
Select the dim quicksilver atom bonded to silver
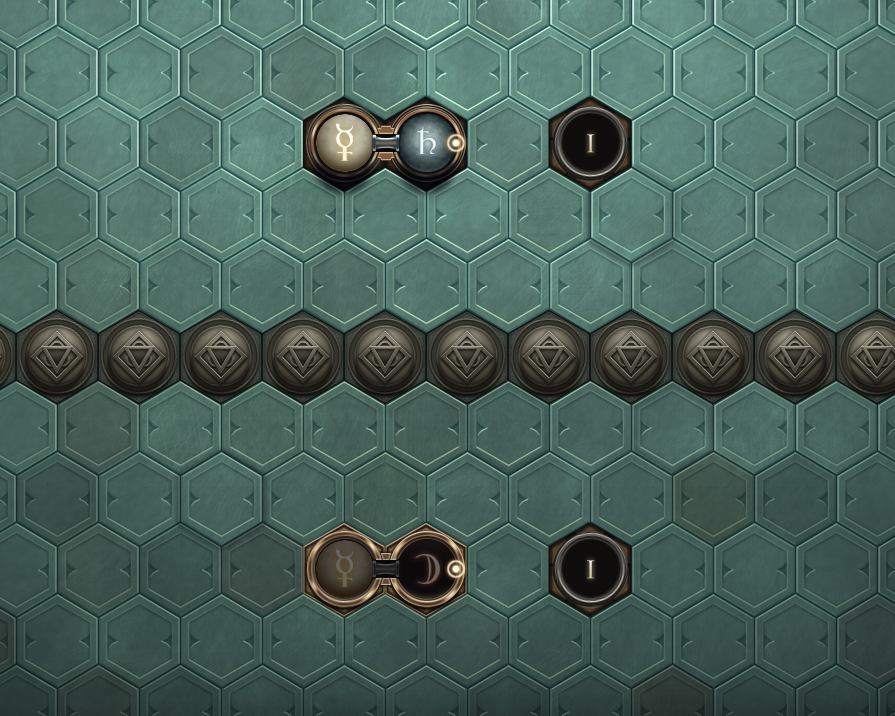345,569
